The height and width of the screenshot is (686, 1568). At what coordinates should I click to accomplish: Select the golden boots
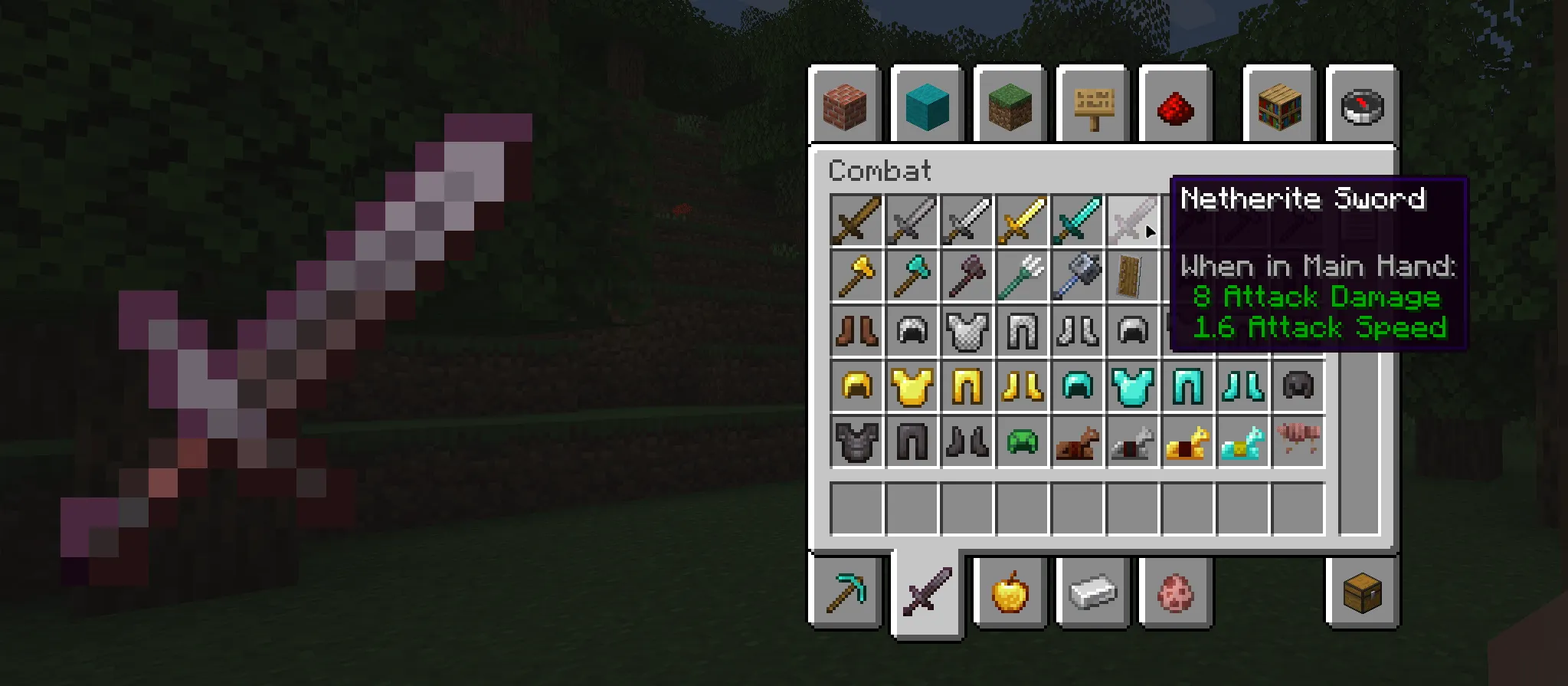(1022, 387)
